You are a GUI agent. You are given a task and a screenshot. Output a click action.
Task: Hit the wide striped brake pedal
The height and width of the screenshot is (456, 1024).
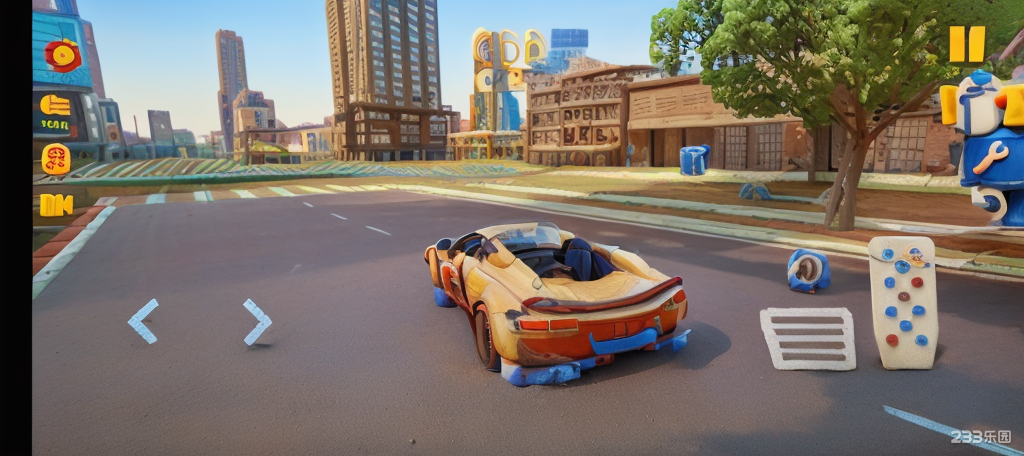pyautogui.click(x=807, y=338)
